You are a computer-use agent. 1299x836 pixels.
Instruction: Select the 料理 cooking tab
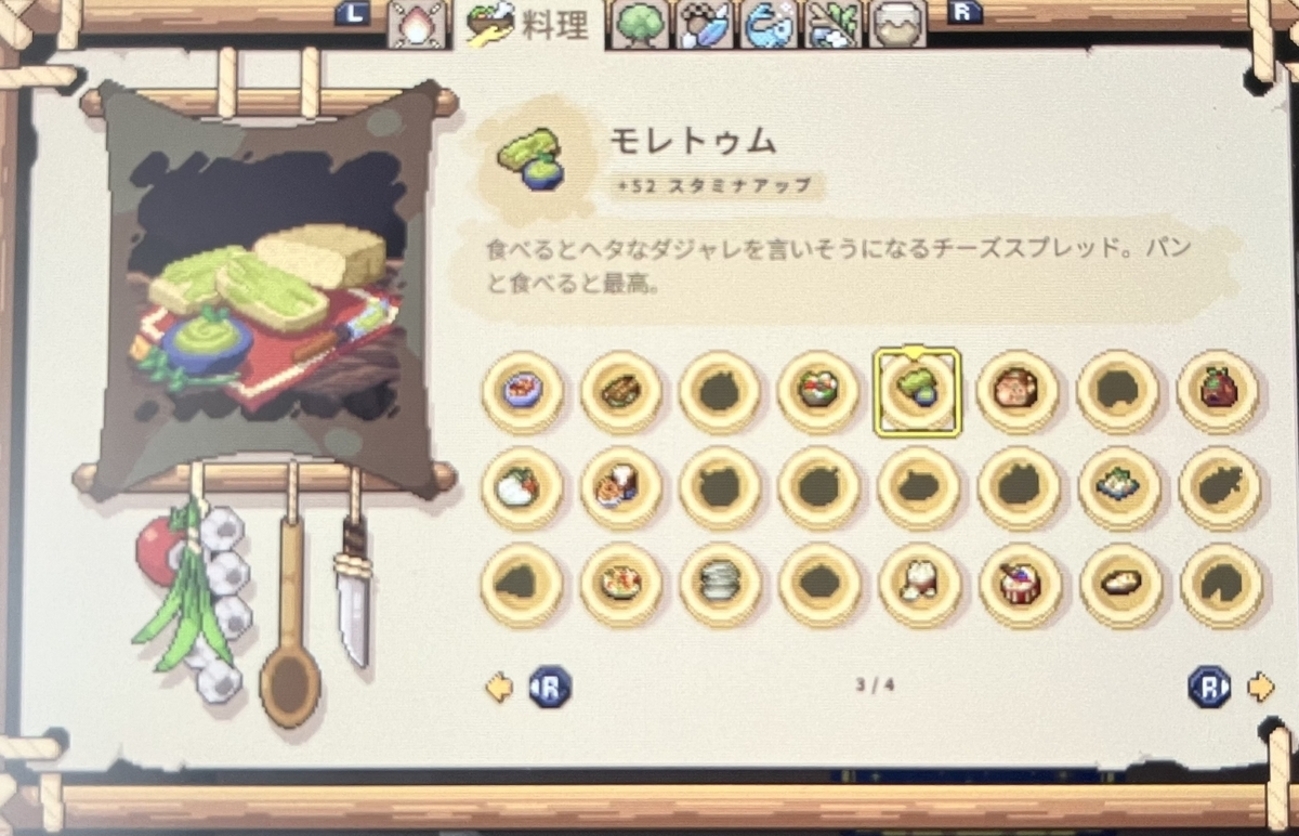click(530, 25)
